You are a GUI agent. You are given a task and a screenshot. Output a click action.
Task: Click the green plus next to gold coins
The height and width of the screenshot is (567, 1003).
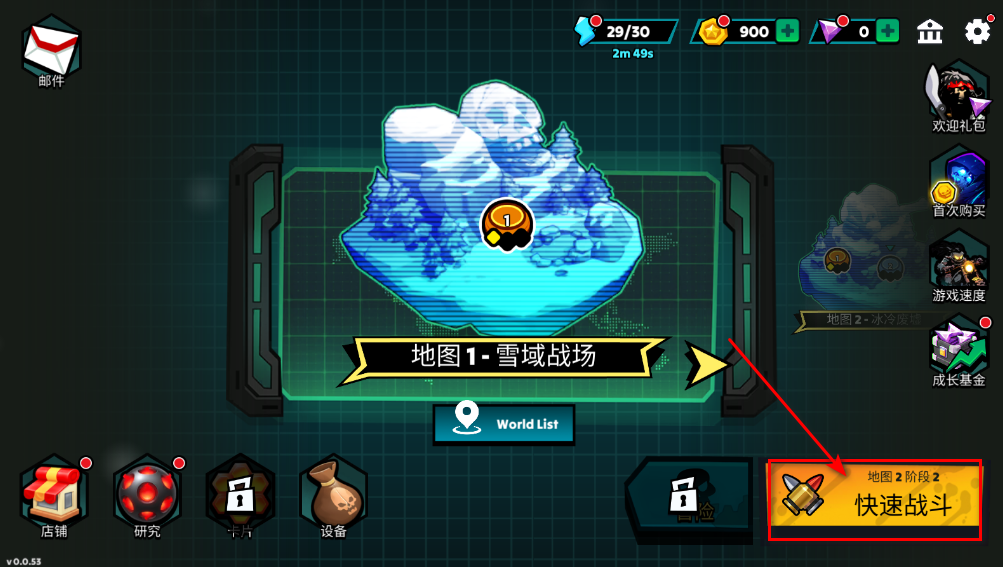(787, 31)
